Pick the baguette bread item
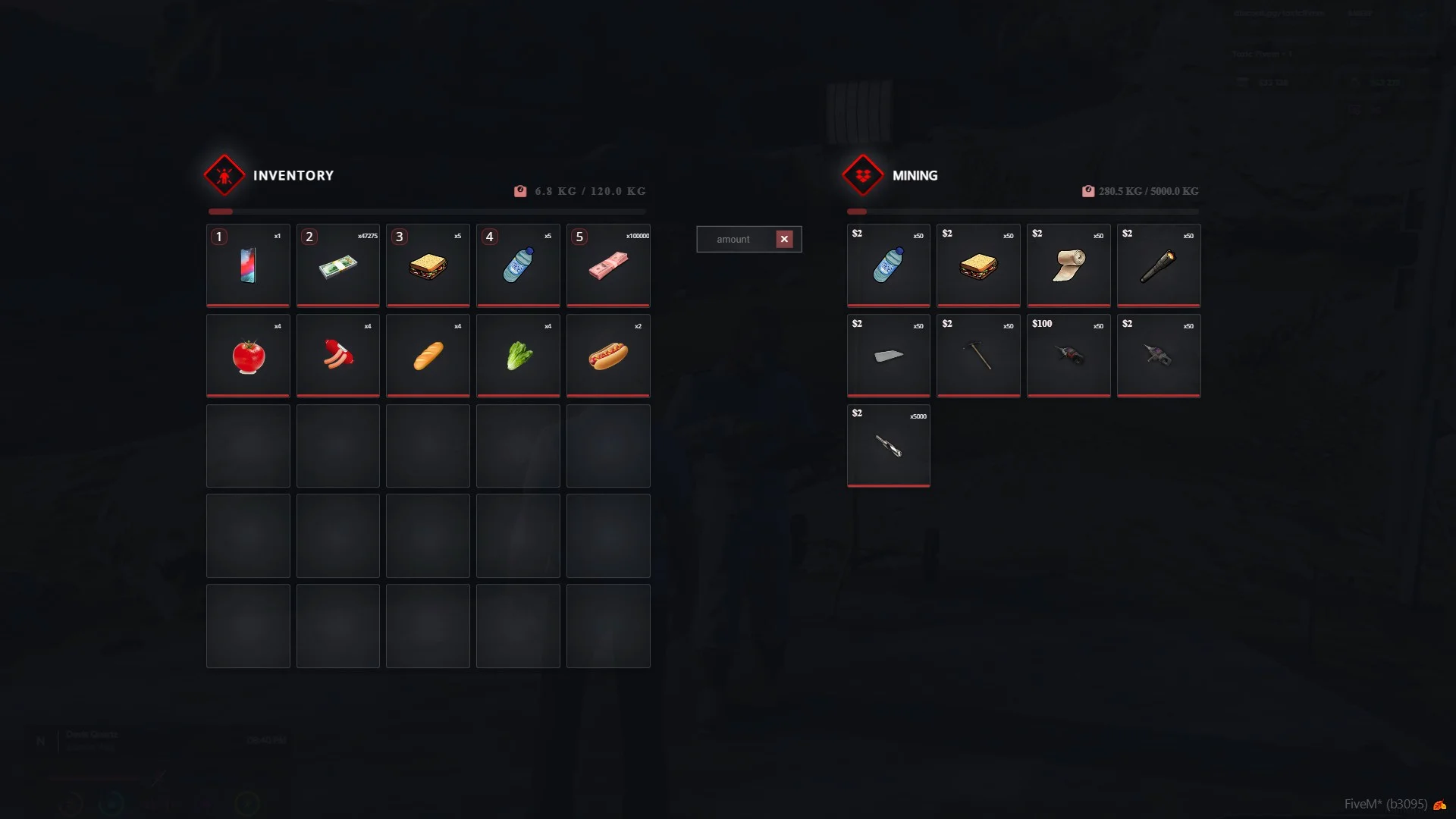Screen dimensions: 1456x819 pos(428,356)
